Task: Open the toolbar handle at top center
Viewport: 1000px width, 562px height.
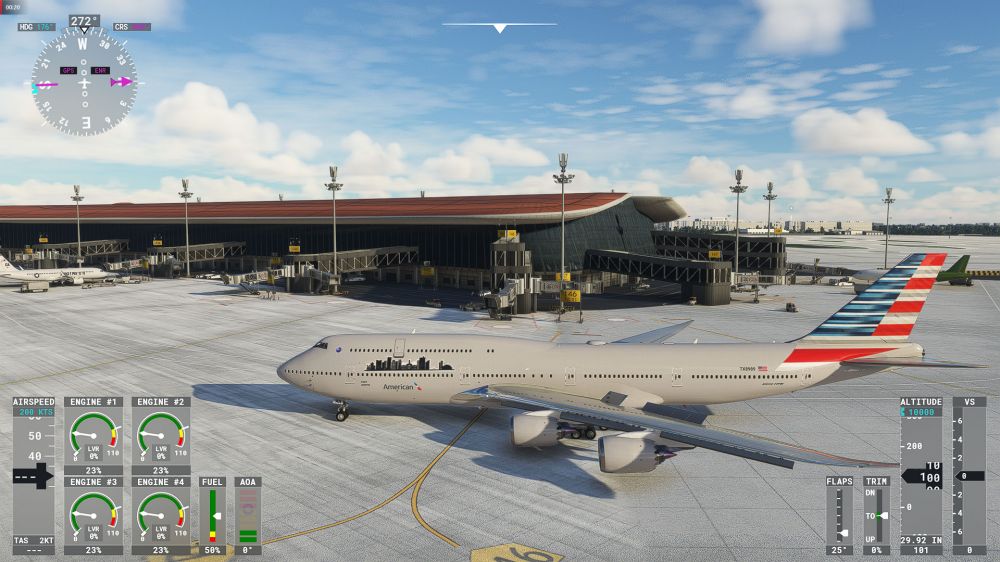Action: (x=499, y=27)
